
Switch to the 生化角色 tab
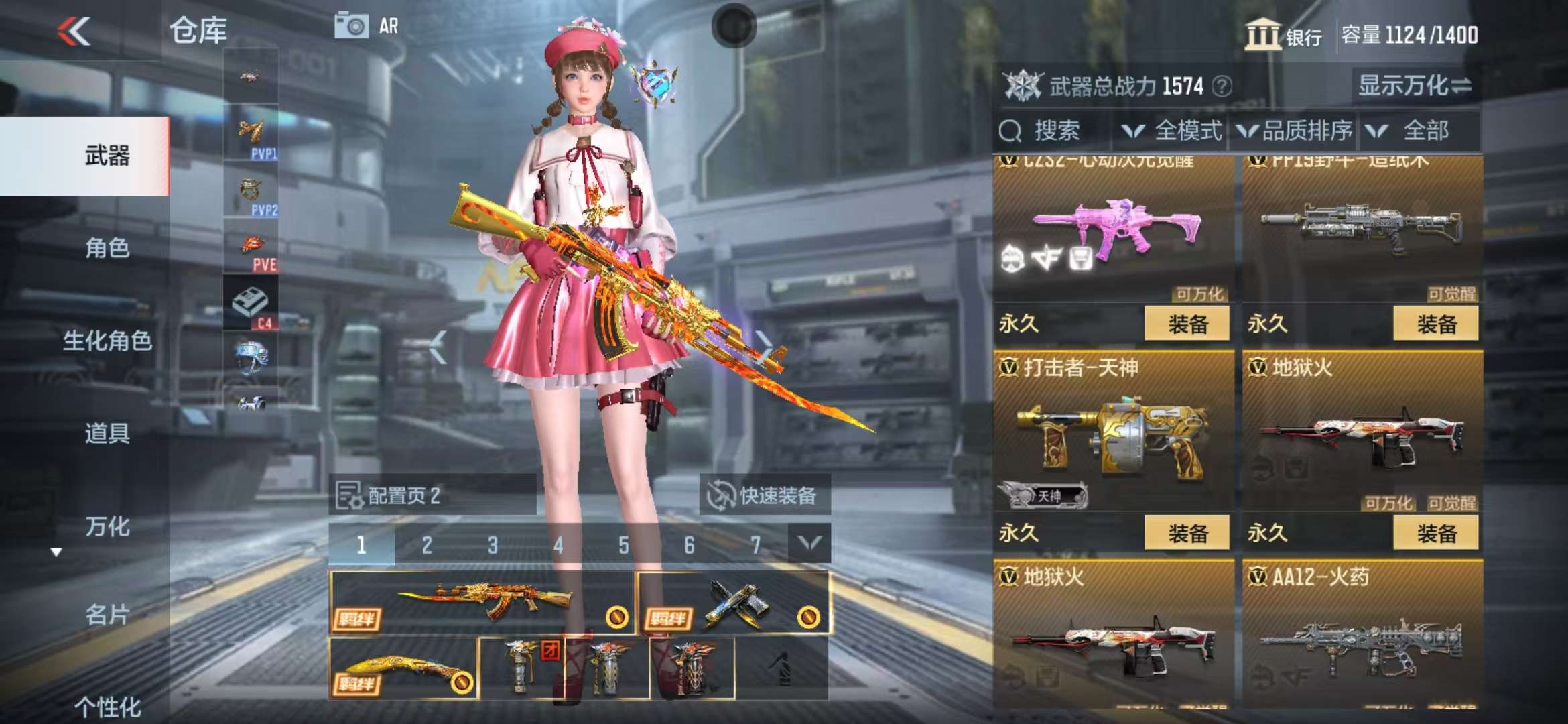coord(107,341)
